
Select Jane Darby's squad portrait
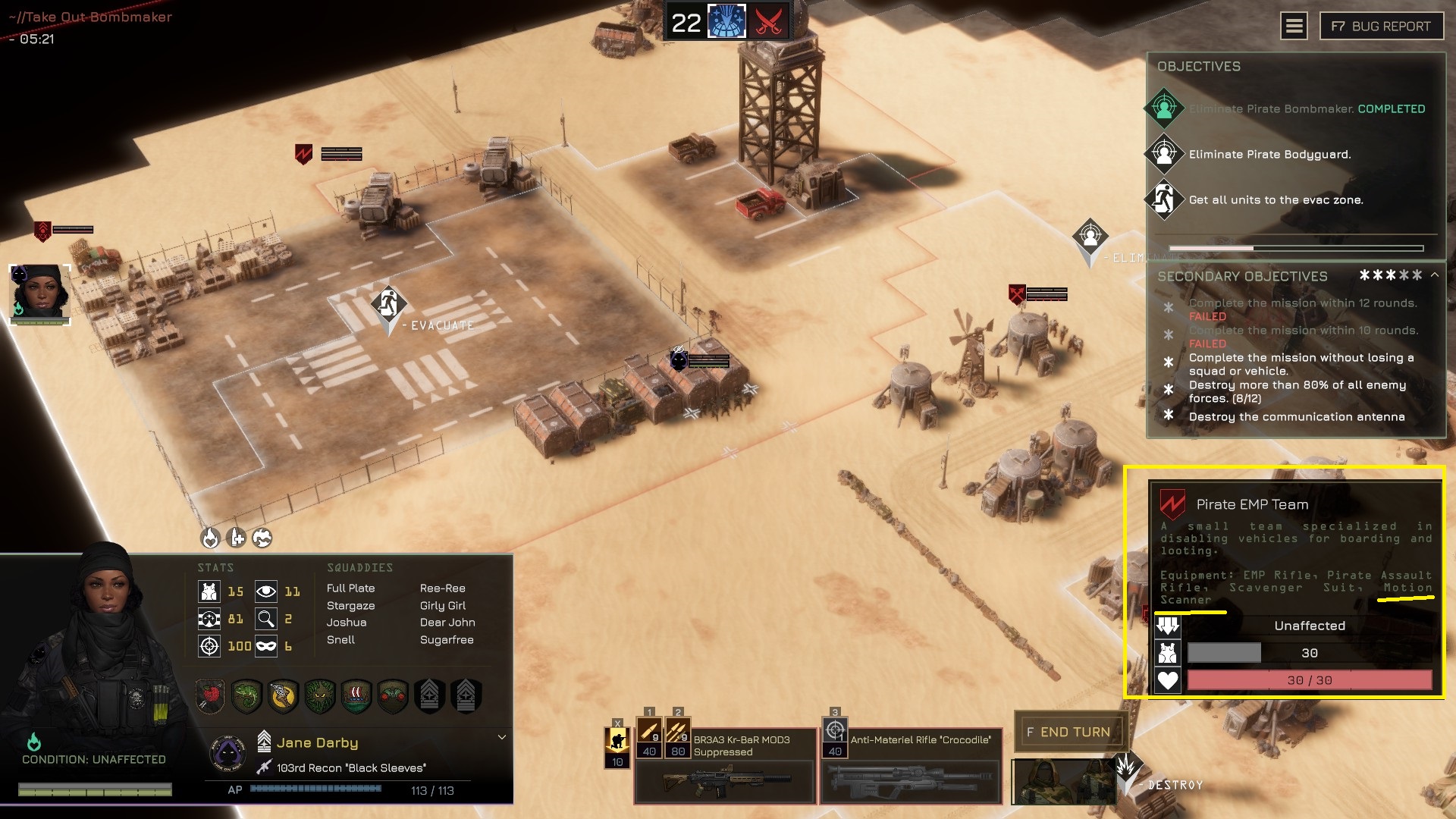(39, 294)
